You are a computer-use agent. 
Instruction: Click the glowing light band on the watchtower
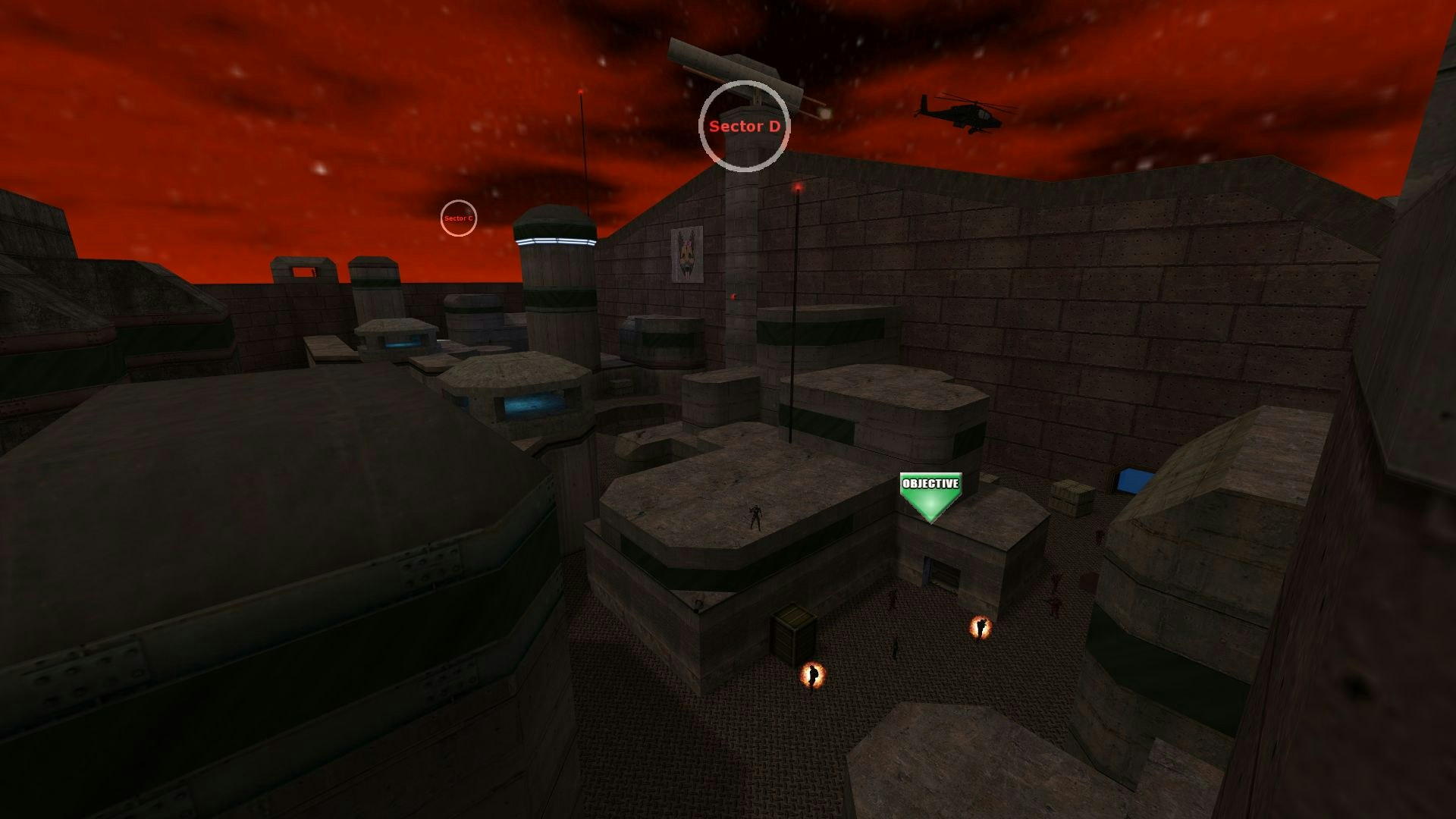click(554, 239)
